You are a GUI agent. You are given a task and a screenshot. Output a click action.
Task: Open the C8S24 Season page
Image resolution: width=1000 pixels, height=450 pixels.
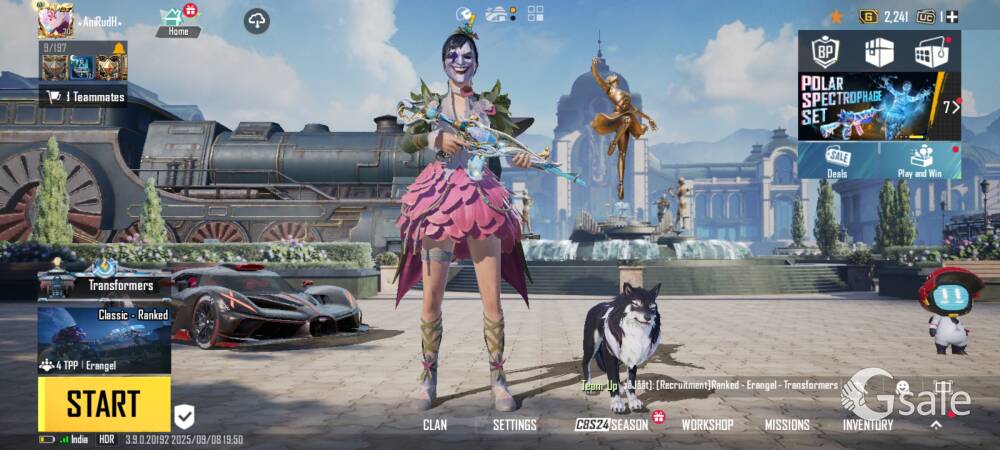click(x=612, y=425)
